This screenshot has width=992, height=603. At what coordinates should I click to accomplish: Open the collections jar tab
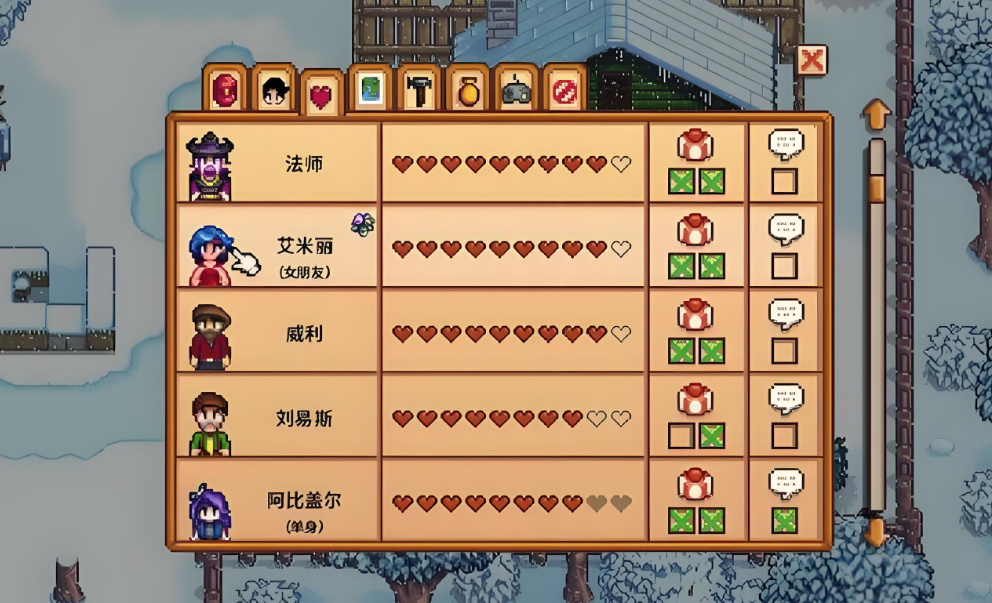[468, 90]
